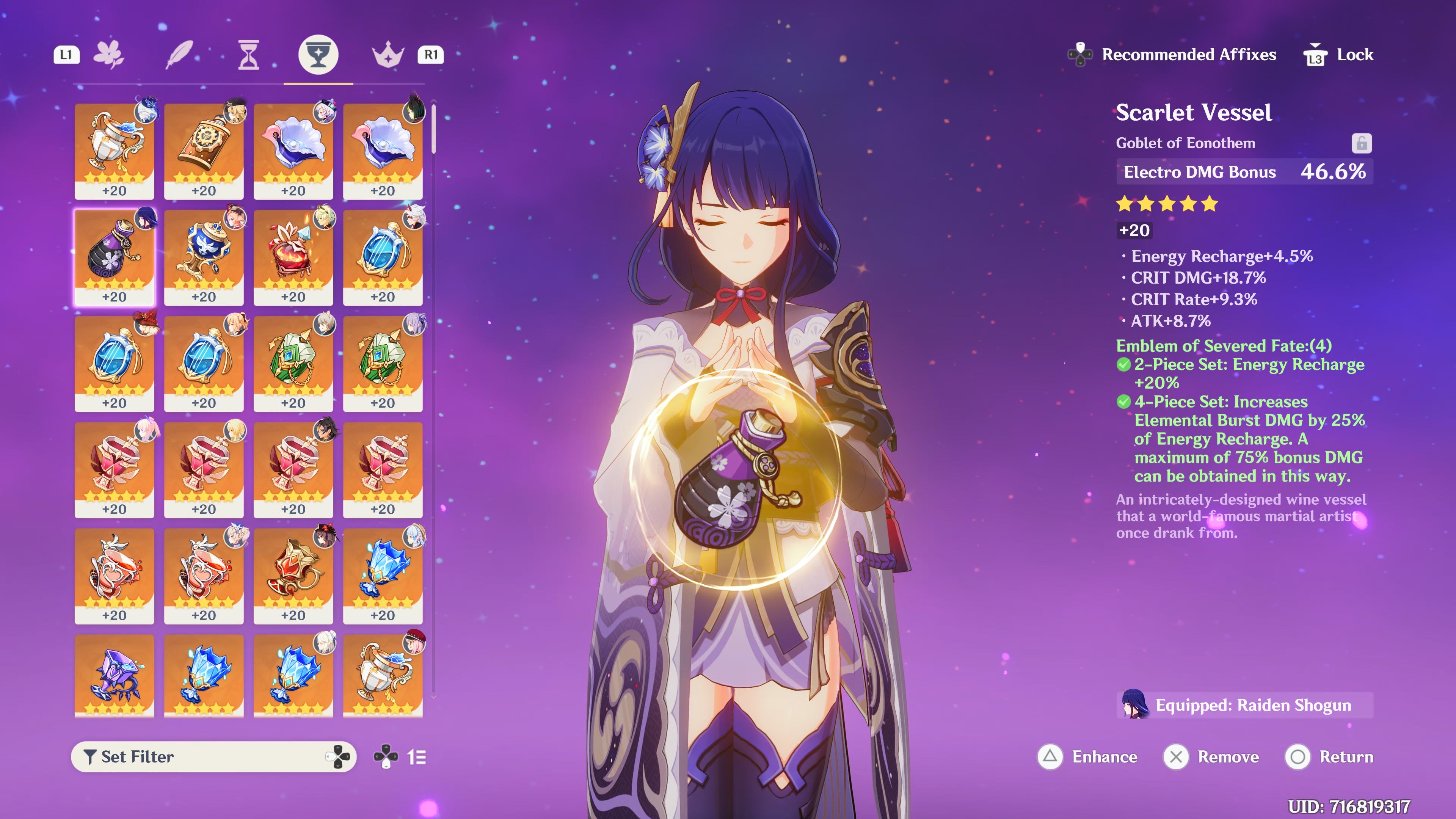Select the equipped Scarlet Vessel goblet slot
The image size is (1456, 819).
click(x=114, y=257)
